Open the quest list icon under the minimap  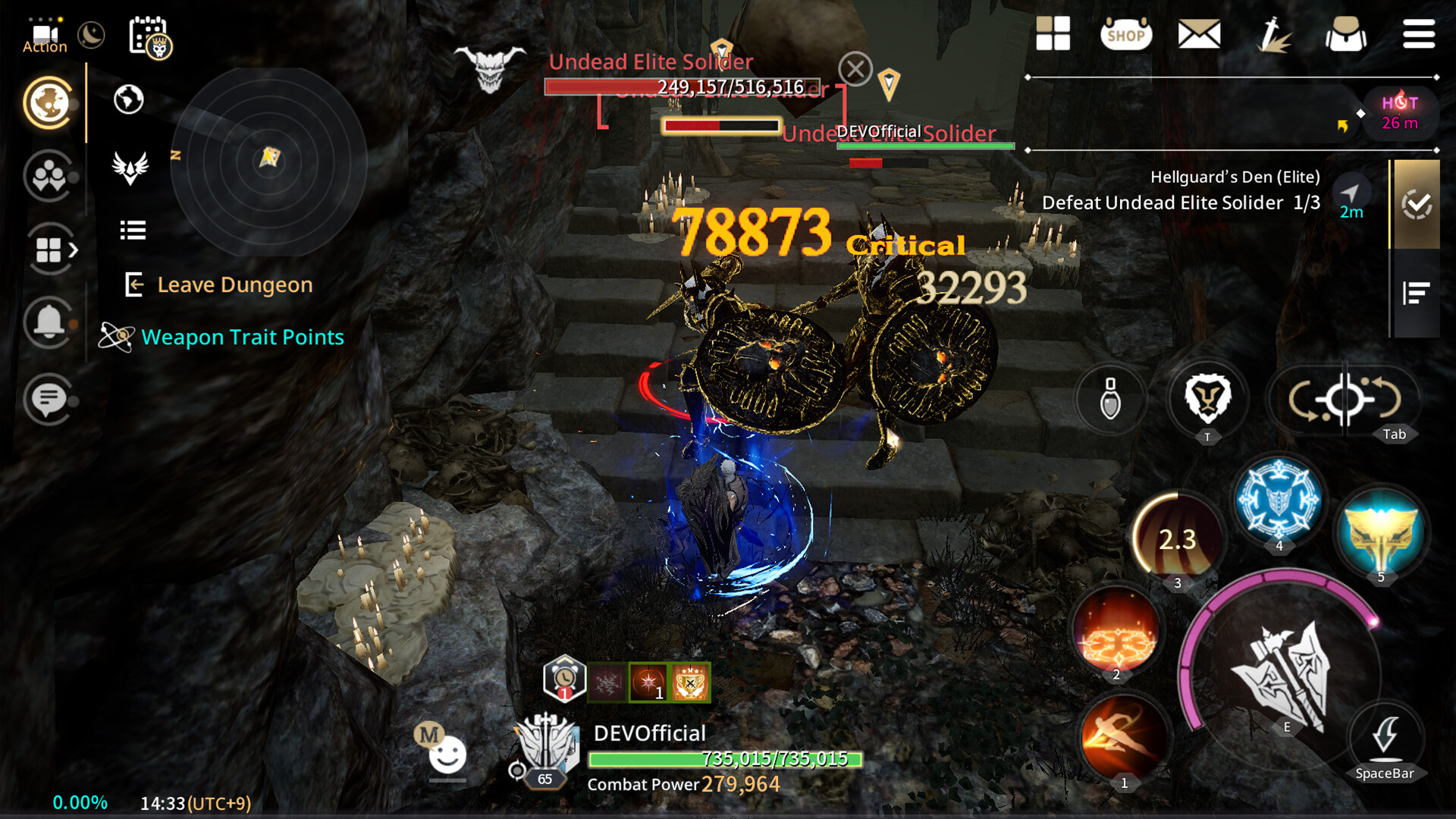132,231
